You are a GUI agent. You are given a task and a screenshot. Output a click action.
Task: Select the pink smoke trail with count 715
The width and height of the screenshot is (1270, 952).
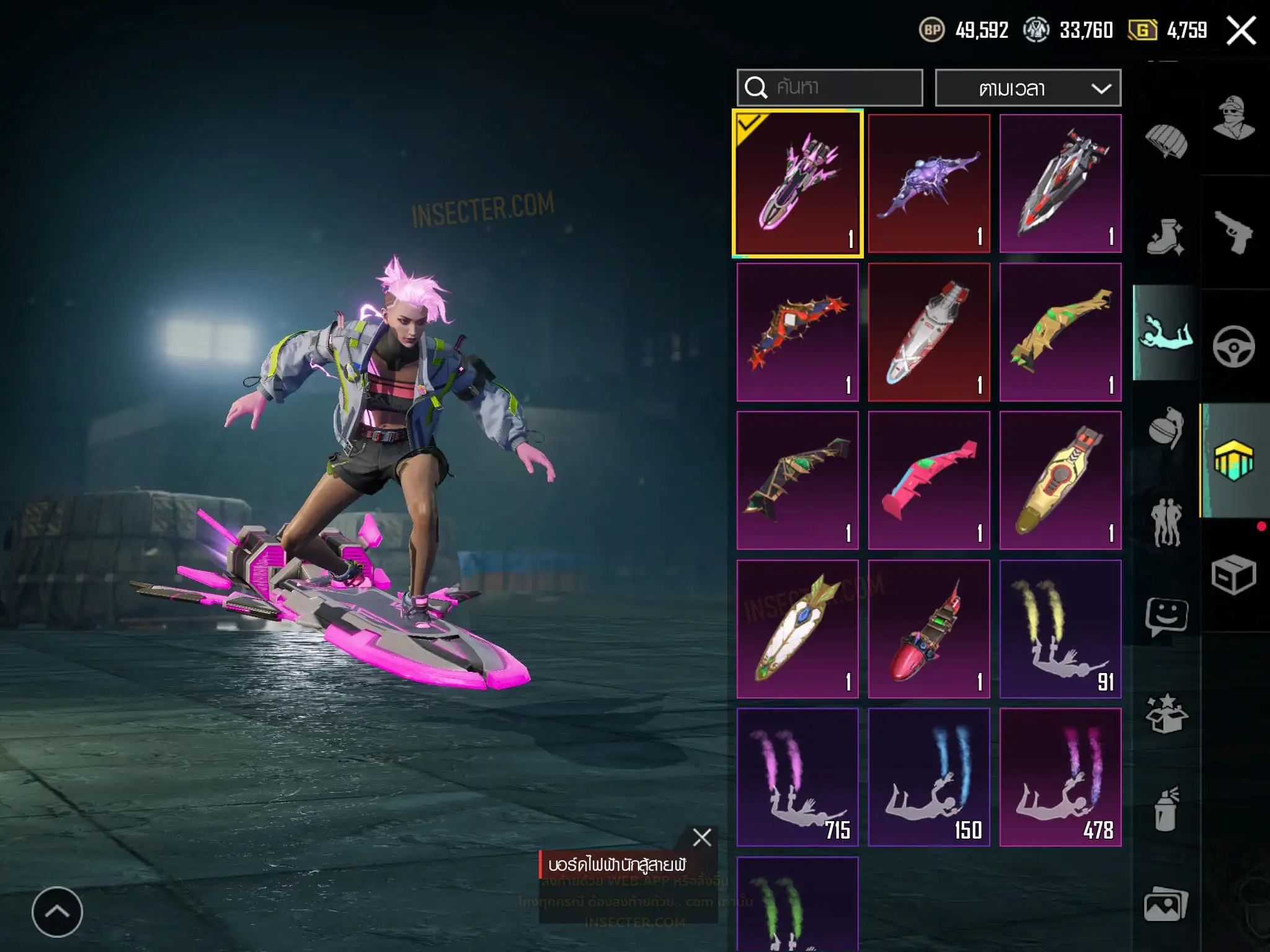[x=797, y=777]
